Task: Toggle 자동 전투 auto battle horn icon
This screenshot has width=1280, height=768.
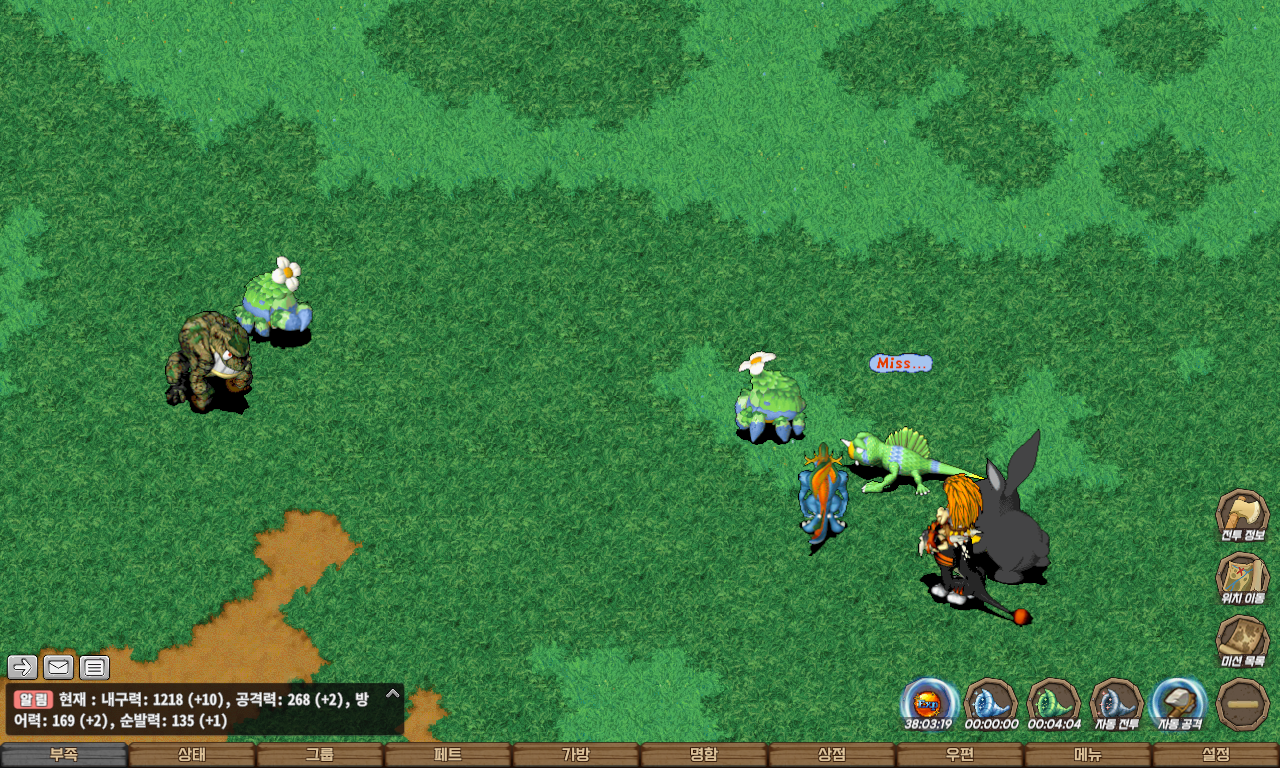Action: [1116, 702]
